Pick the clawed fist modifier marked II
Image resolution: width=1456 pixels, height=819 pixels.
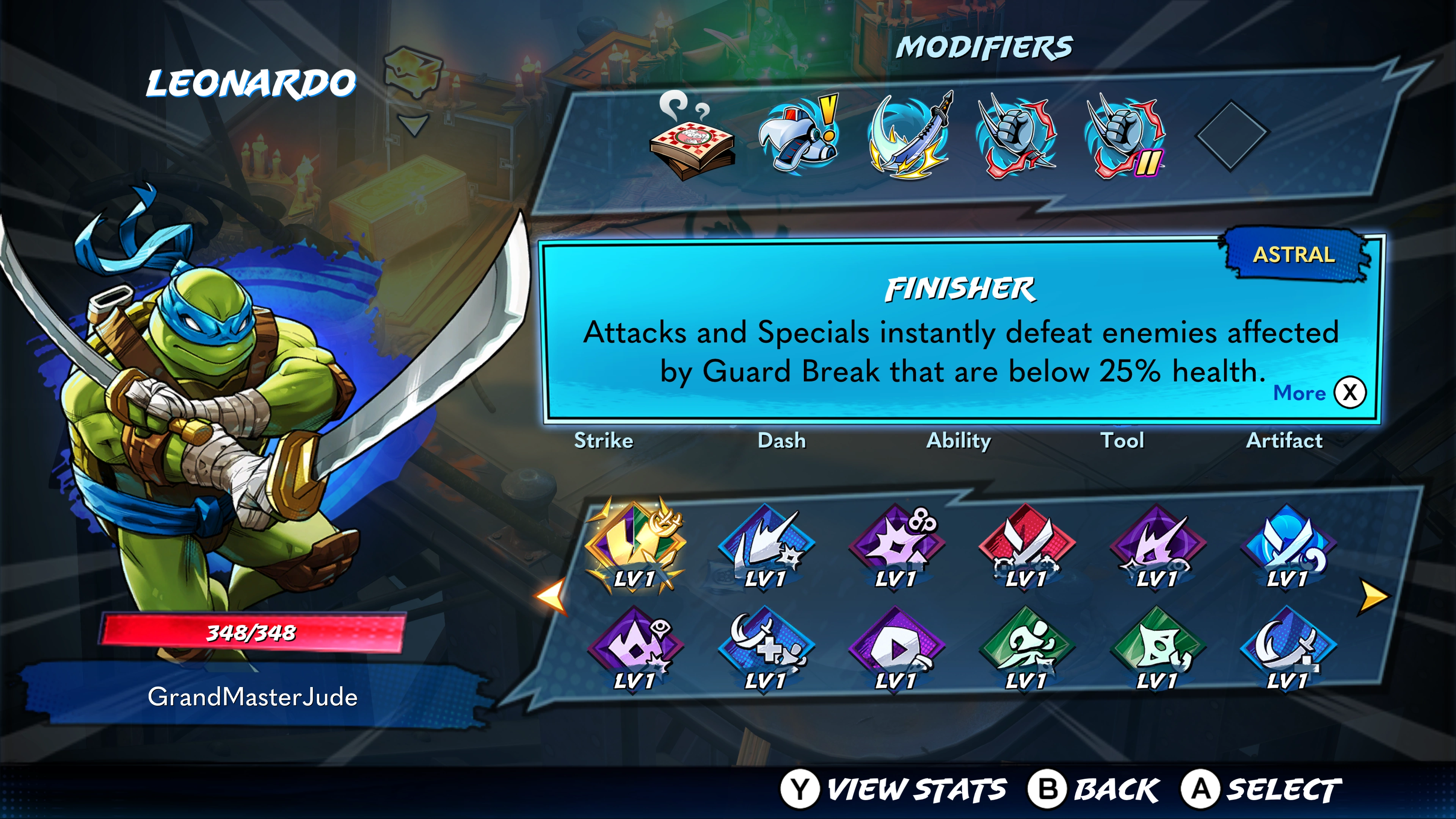pos(1124,137)
